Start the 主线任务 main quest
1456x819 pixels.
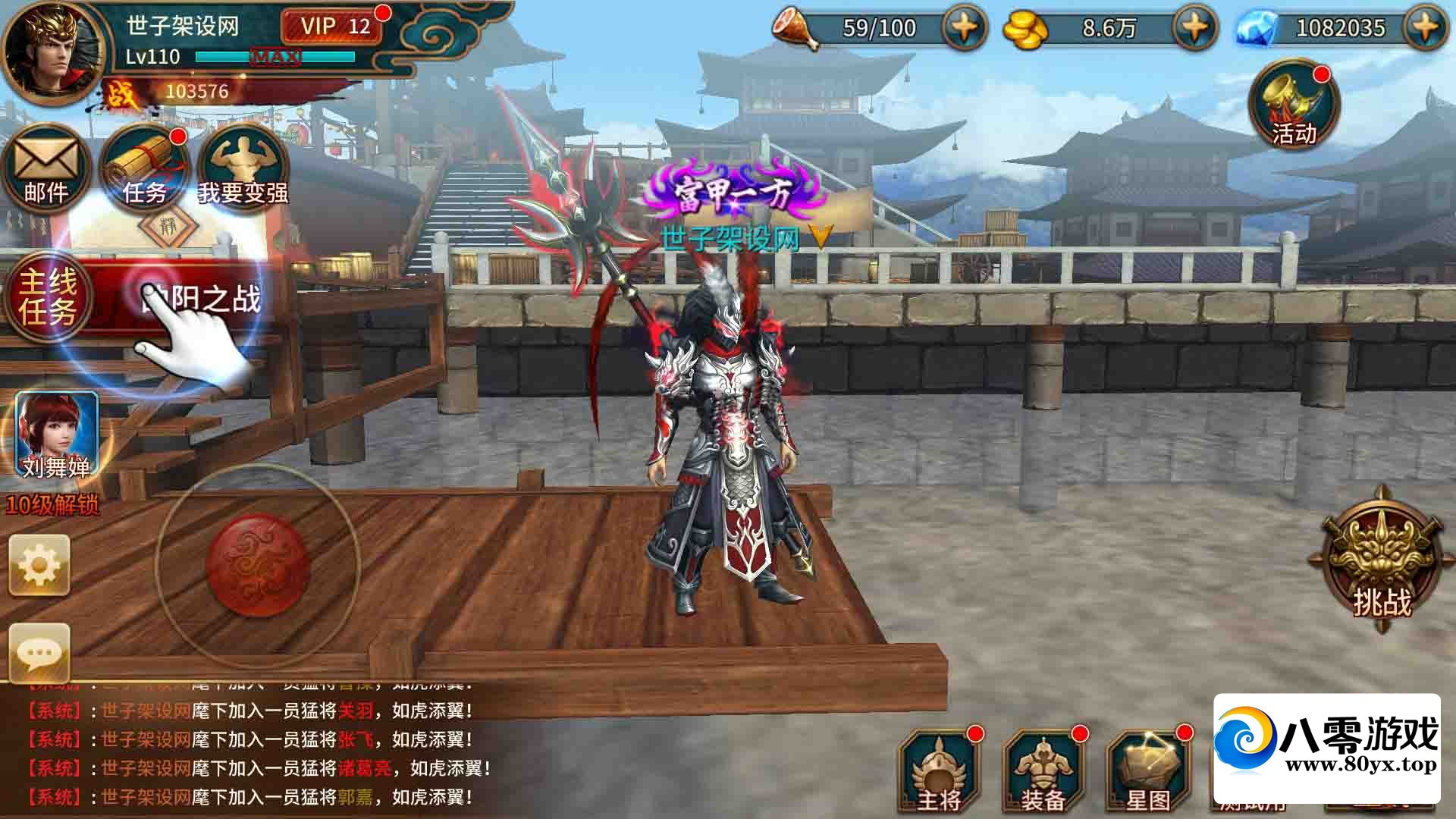click(x=49, y=297)
